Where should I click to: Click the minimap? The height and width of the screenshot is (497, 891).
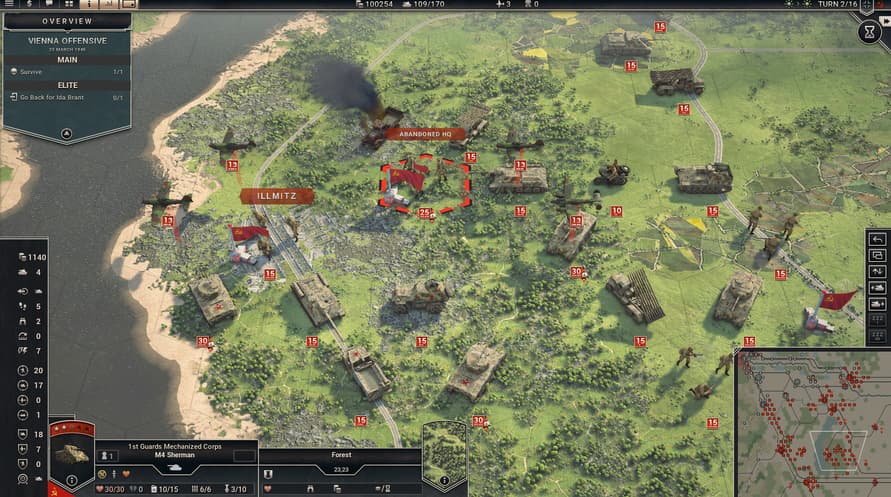click(x=812, y=422)
